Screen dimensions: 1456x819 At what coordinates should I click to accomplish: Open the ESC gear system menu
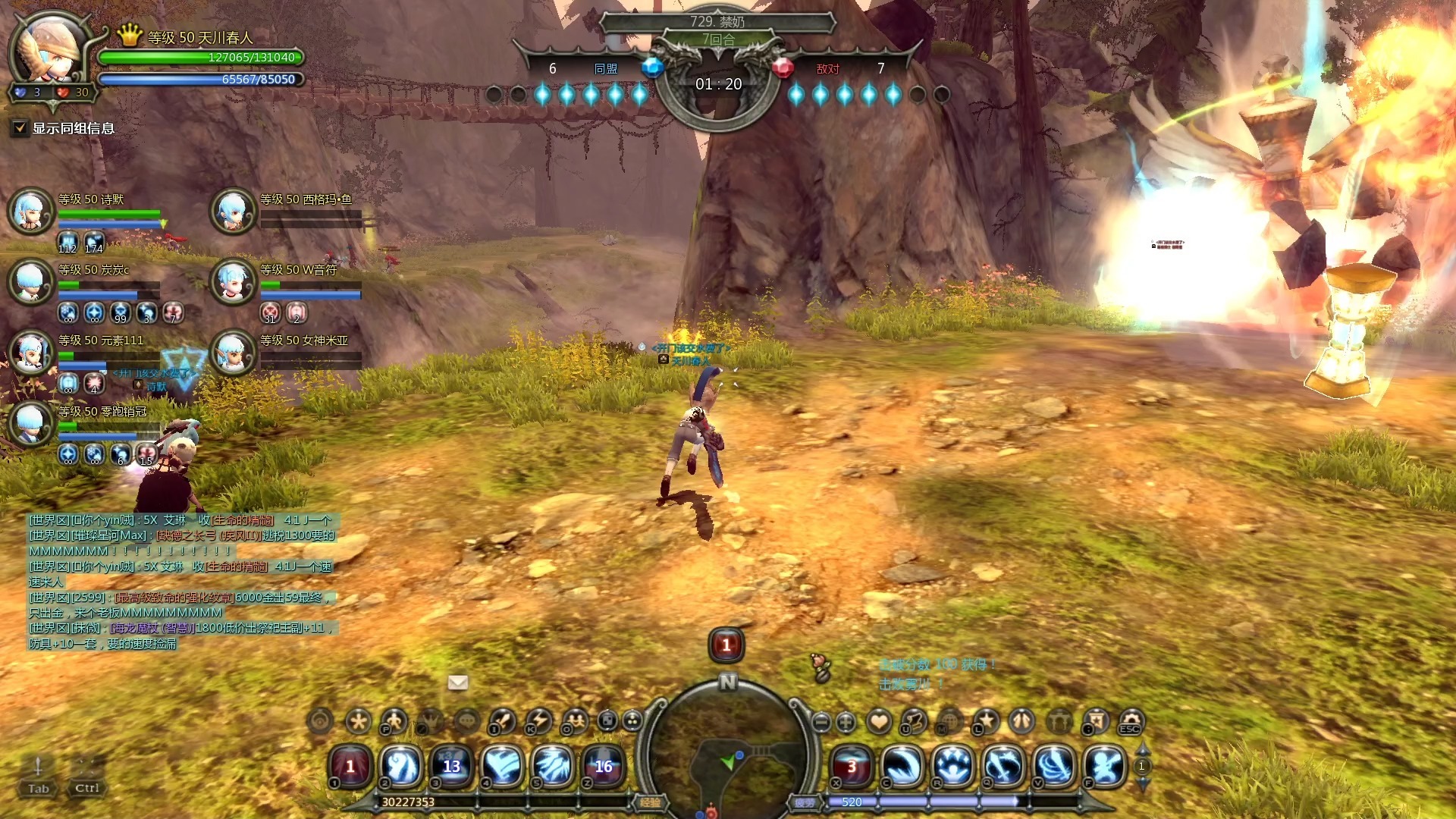[1130, 721]
